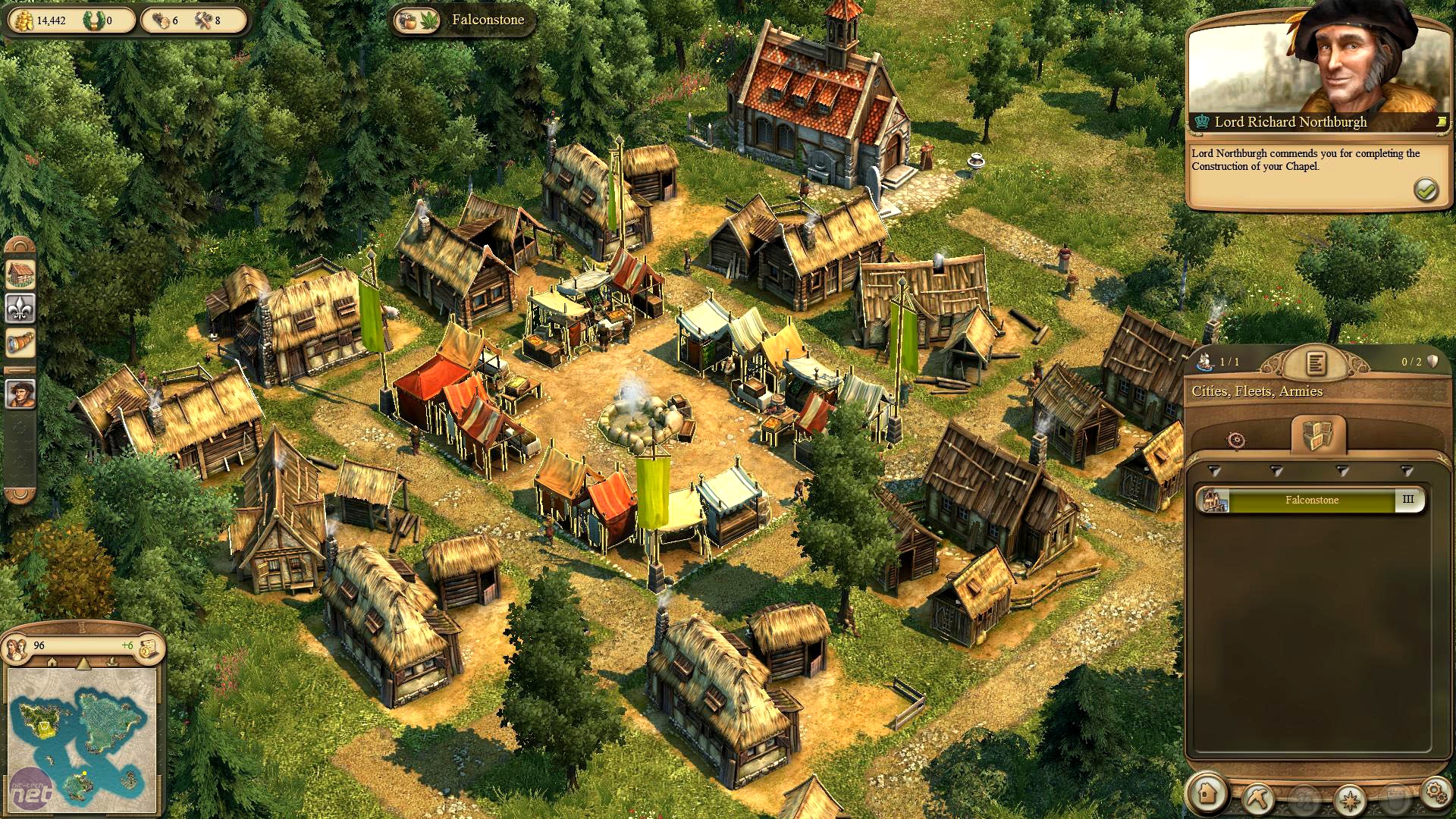Expand the first filter arrow in city list
Image resolution: width=1456 pixels, height=819 pixels.
pyautogui.click(x=1213, y=472)
